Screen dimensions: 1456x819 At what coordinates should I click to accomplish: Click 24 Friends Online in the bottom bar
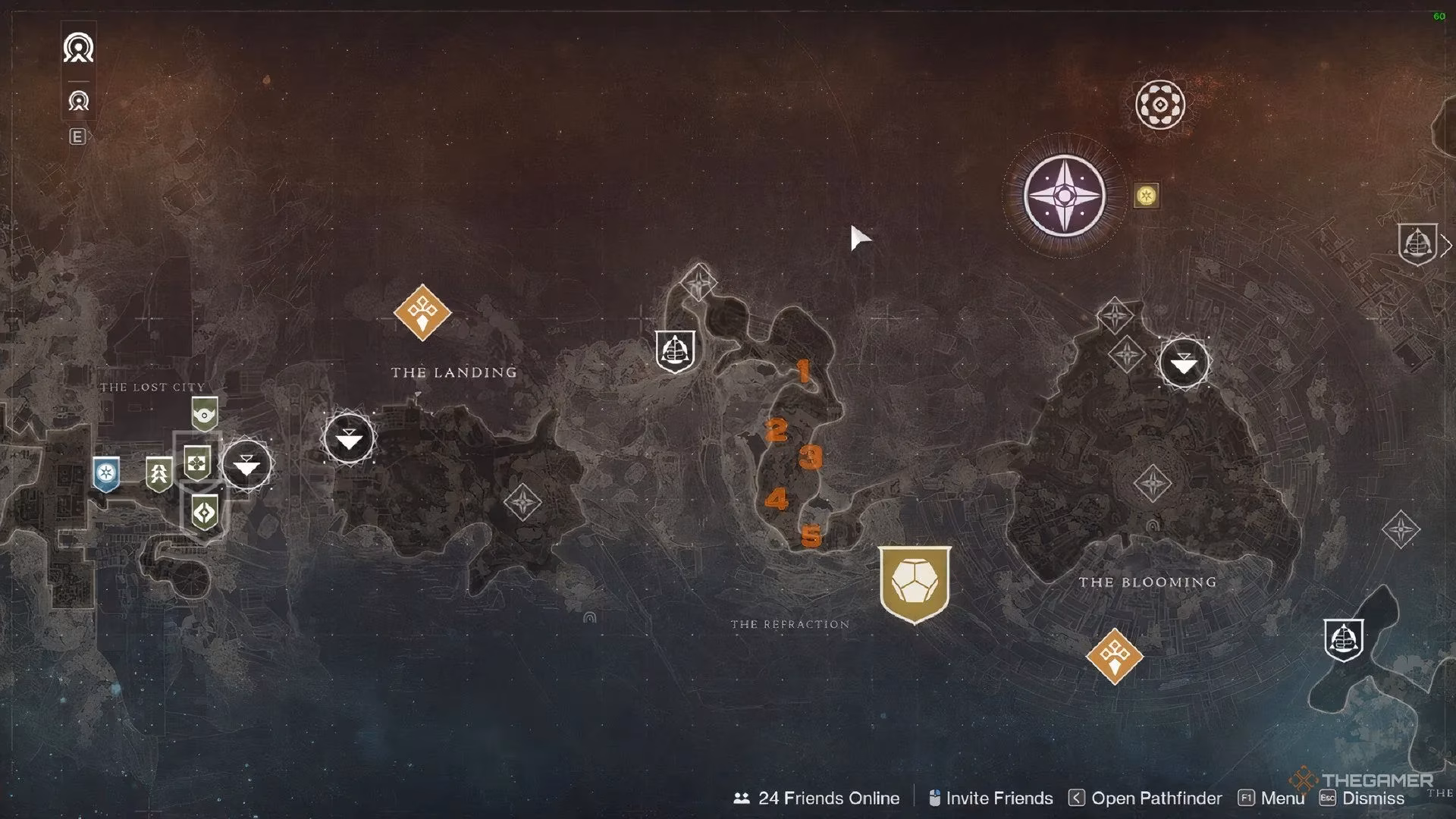829,798
